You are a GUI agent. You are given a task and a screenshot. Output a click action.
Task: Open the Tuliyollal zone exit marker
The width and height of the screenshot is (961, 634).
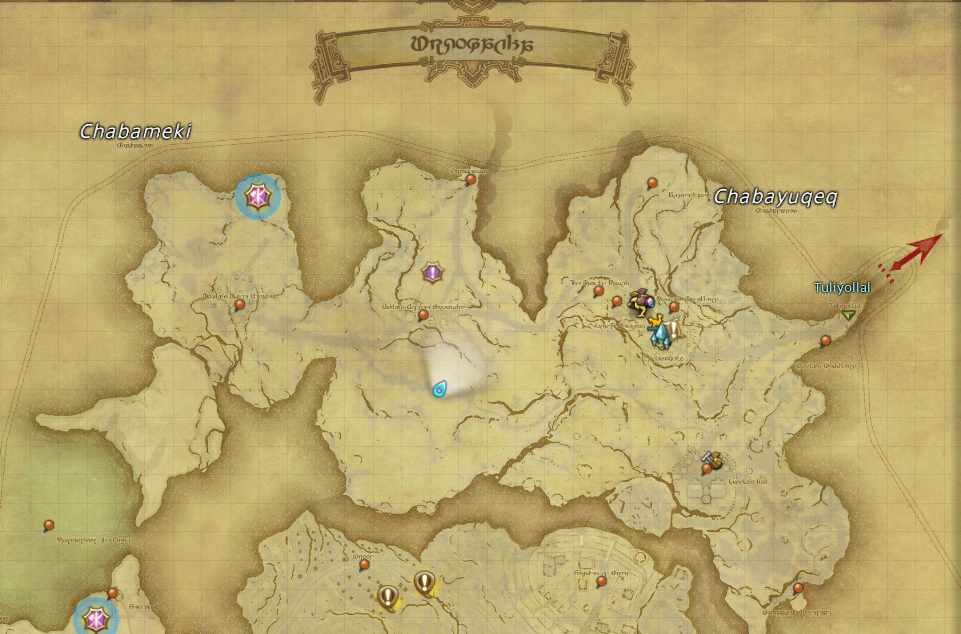849,315
